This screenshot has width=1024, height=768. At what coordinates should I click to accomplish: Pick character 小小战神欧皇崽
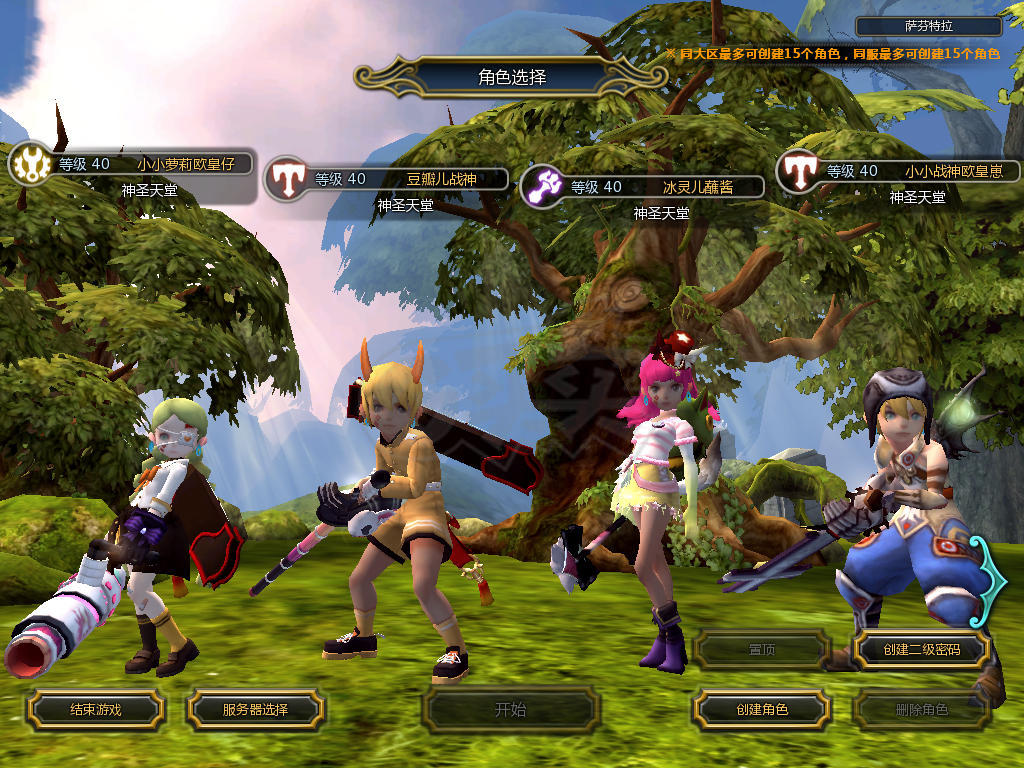(950, 171)
